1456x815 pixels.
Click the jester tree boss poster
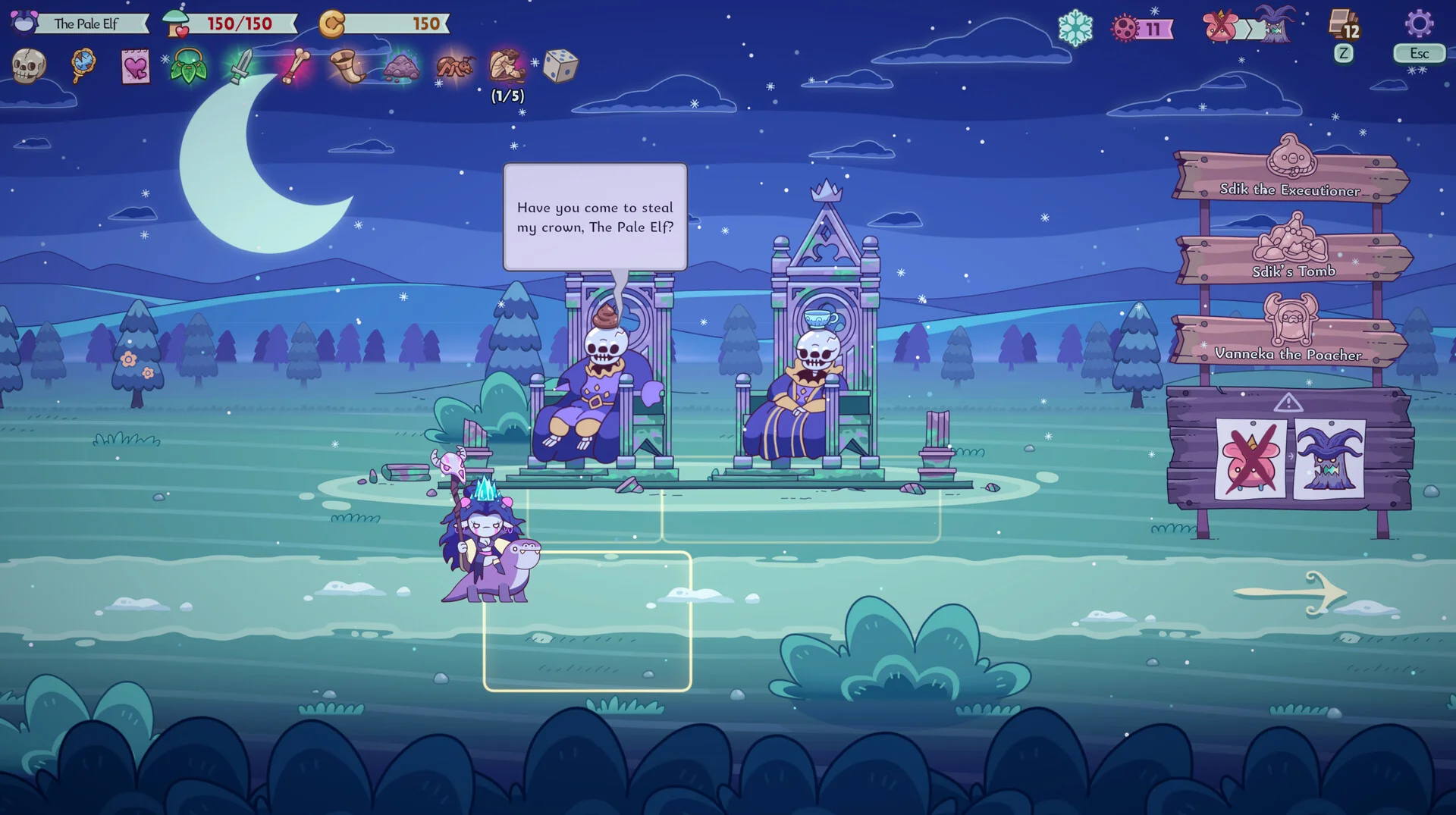(x=1329, y=459)
